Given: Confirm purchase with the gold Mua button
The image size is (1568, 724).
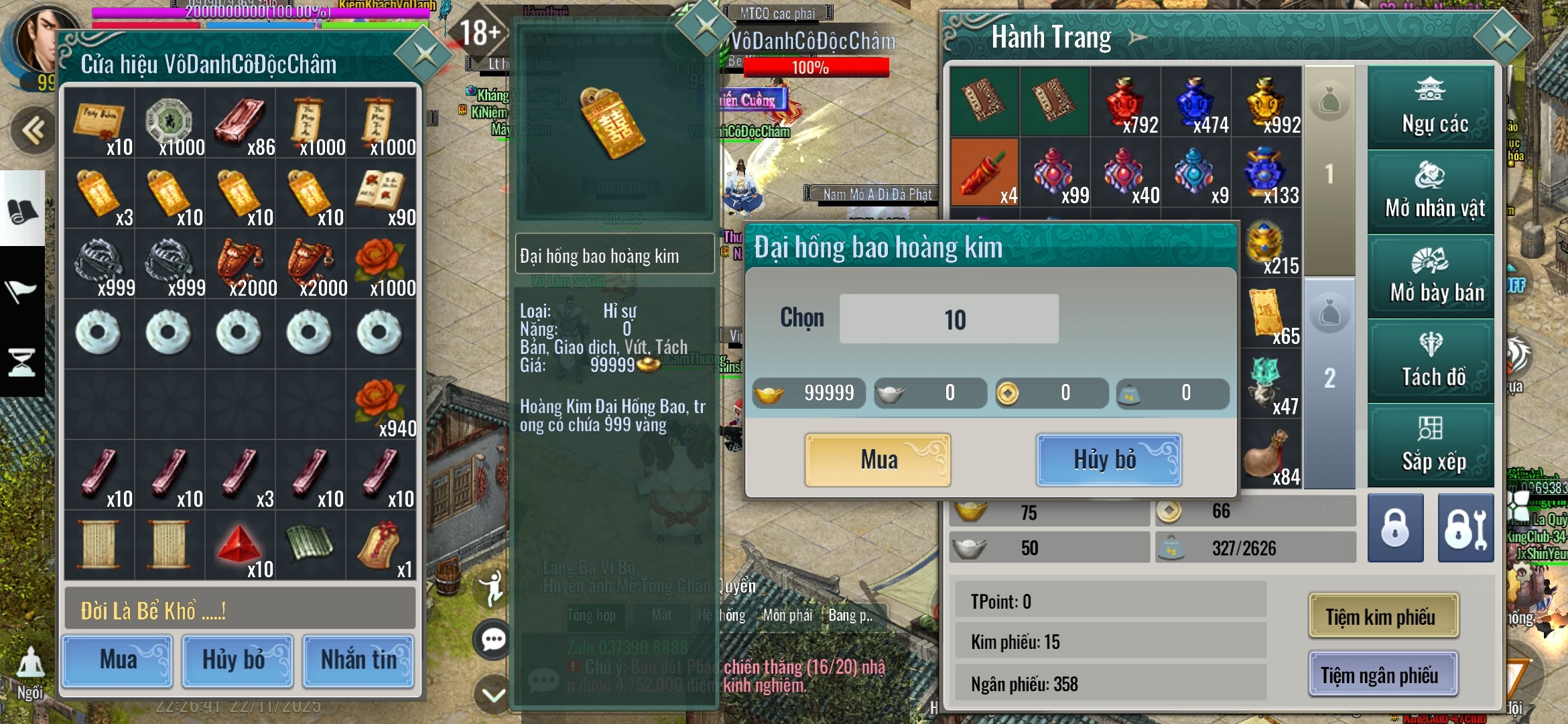Looking at the screenshot, I should tap(878, 460).
